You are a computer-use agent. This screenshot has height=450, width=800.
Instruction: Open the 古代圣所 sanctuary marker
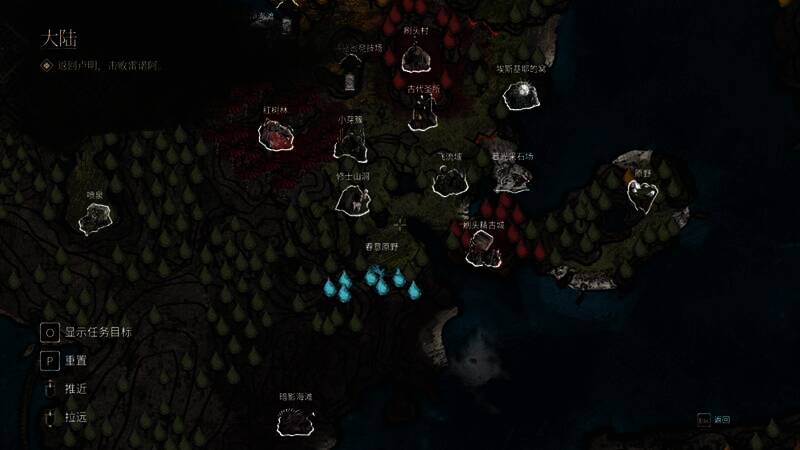(x=422, y=114)
